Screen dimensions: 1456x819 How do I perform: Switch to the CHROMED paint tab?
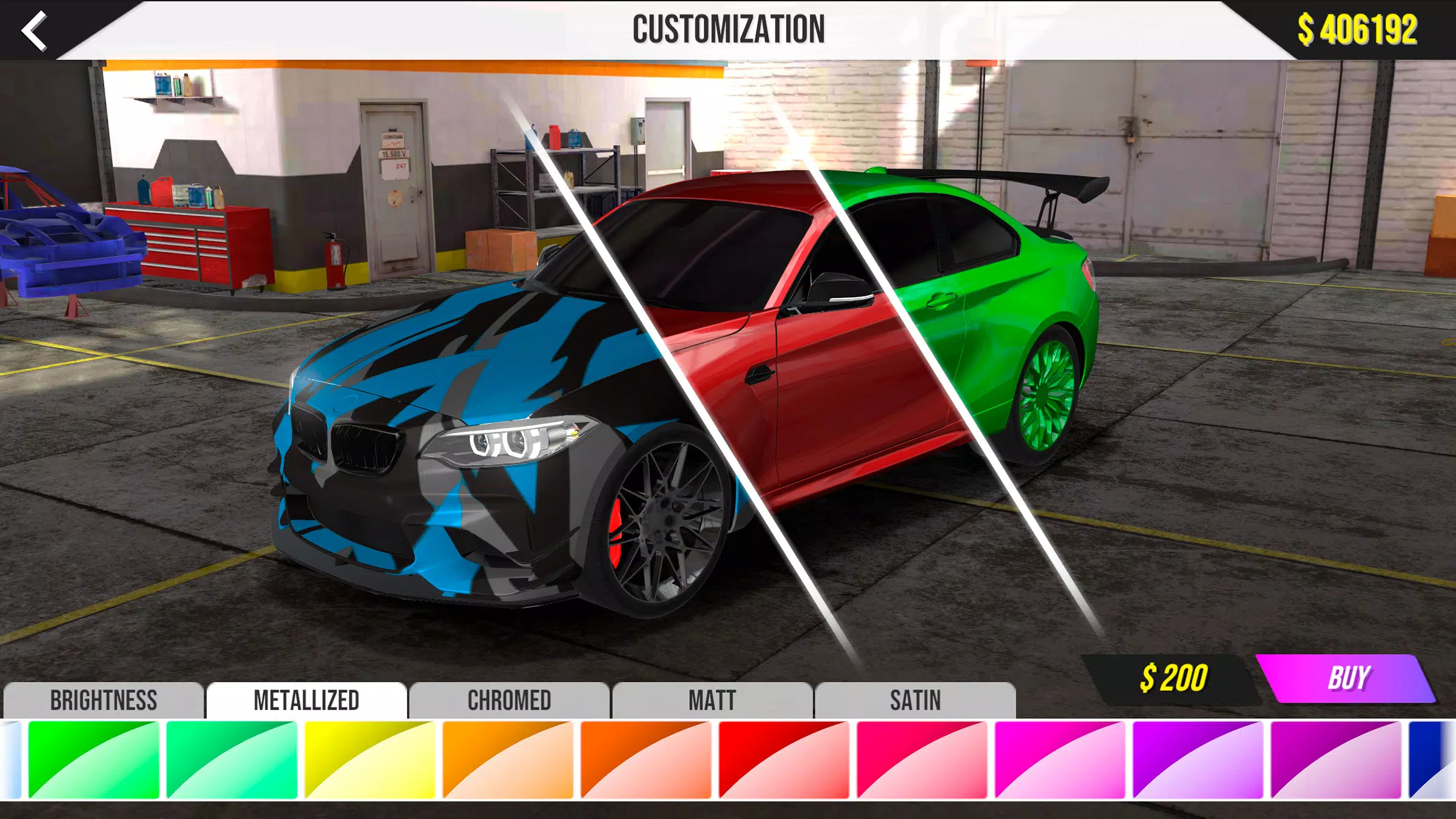coord(508,701)
